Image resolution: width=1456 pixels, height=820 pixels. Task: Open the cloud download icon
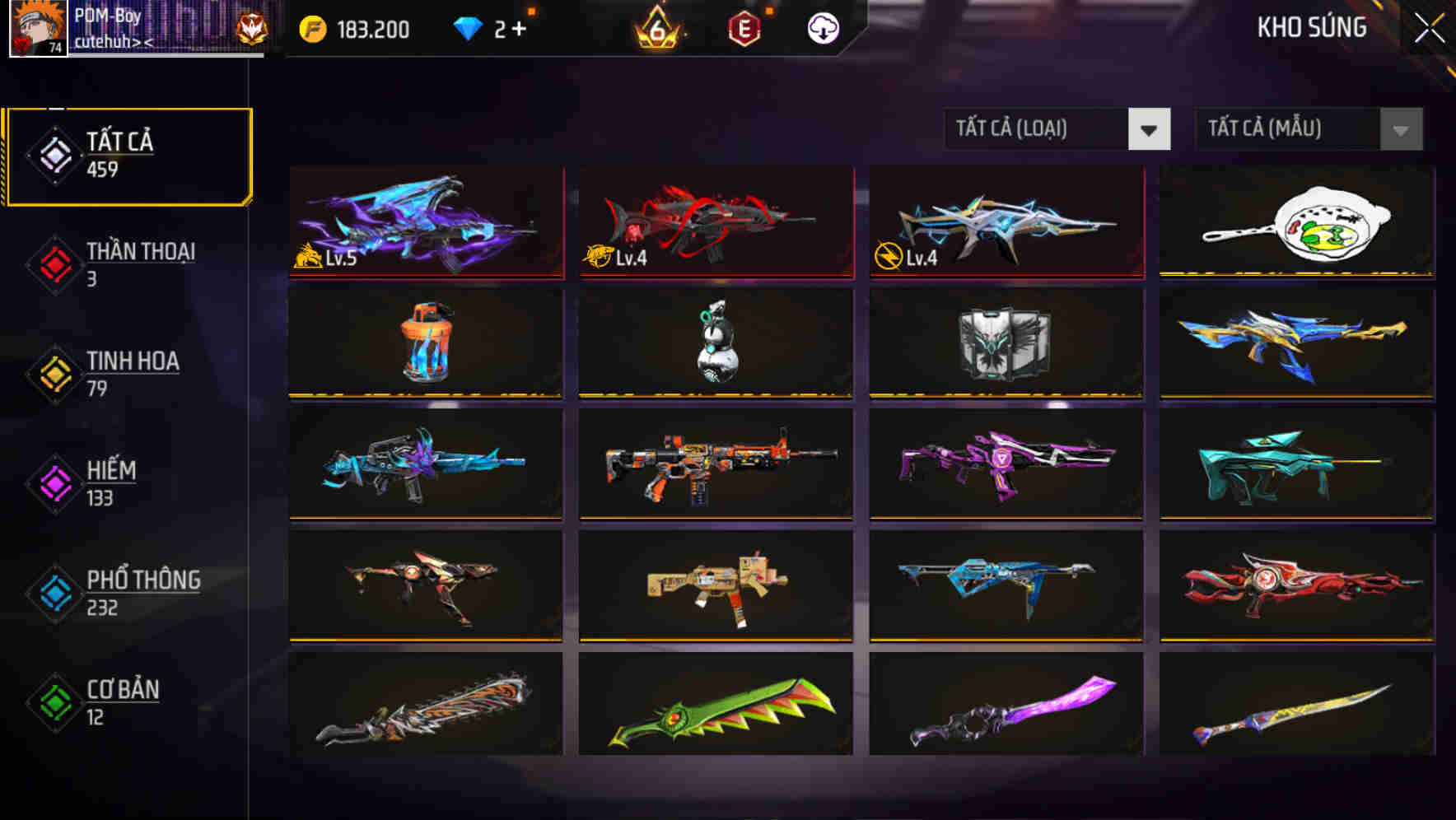[824, 27]
